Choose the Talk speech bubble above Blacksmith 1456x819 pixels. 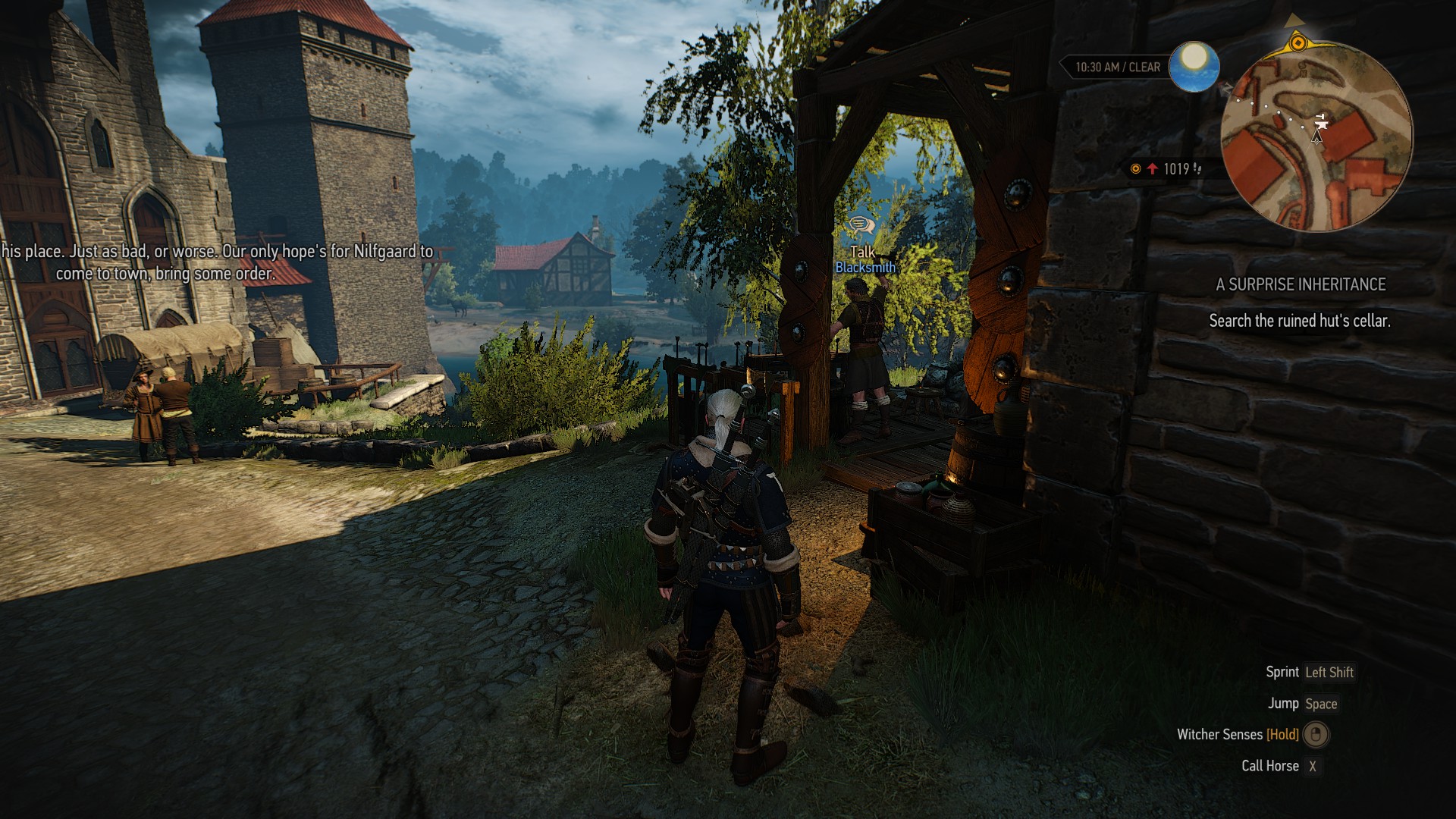tap(861, 224)
